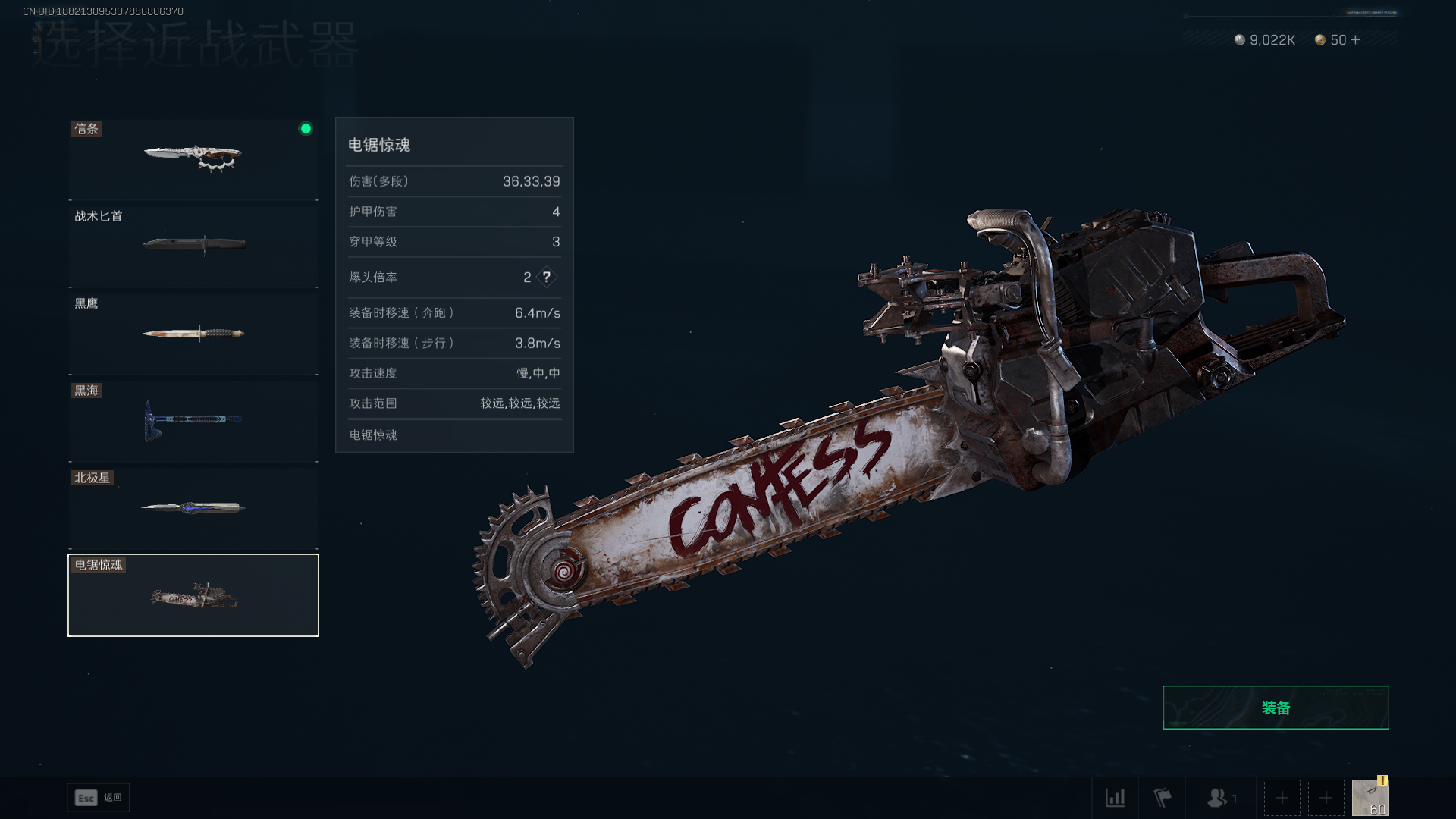Add gold currency with the plus sign

pyautogui.click(x=1356, y=40)
